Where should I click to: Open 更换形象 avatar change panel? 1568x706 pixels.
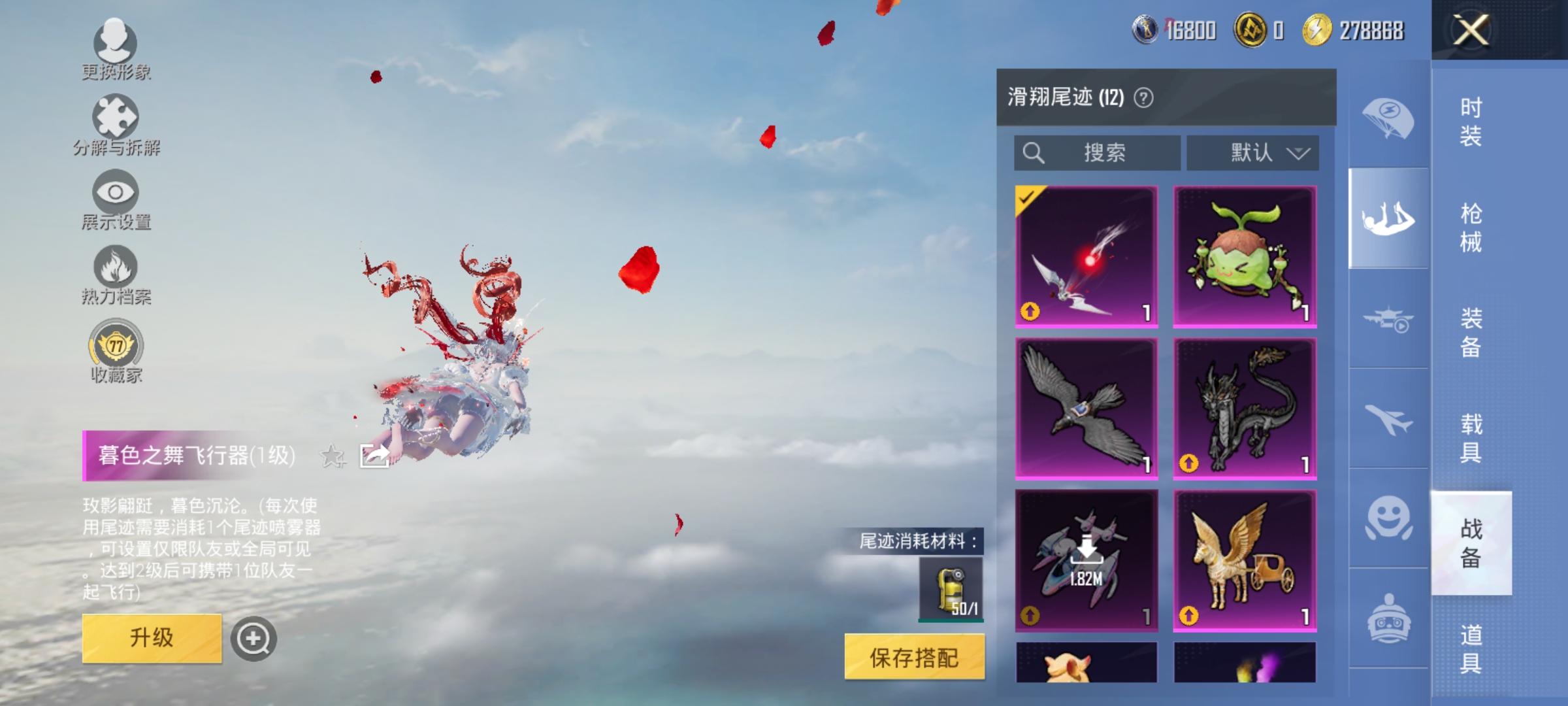point(115,49)
